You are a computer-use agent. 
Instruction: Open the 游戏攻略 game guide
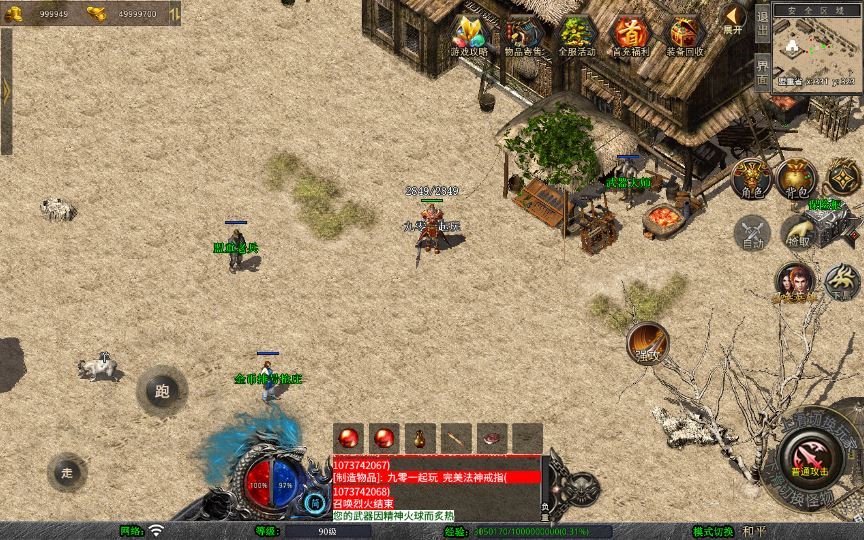(x=469, y=36)
